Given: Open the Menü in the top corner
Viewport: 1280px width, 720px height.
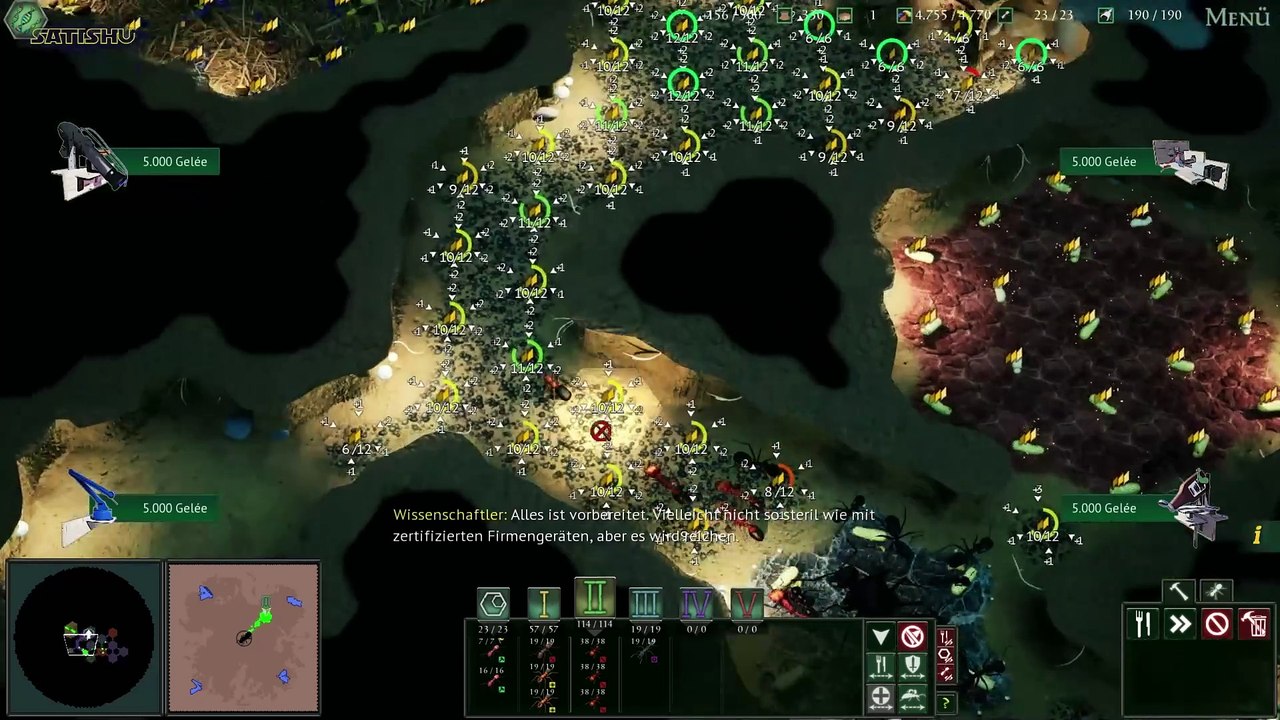Looking at the screenshot, I should 1237,17.
